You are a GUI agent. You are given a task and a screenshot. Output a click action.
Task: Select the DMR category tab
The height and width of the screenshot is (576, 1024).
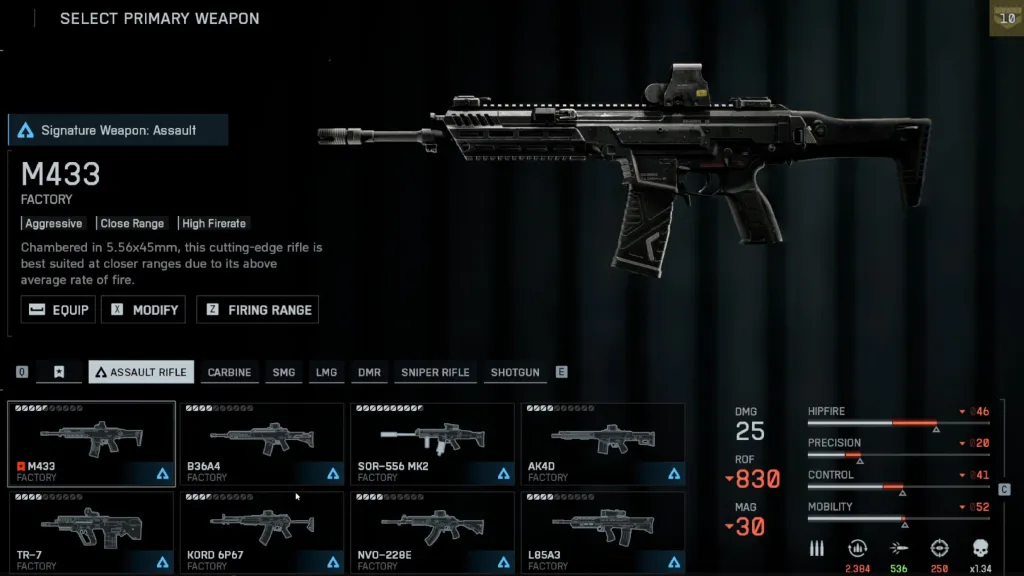pos(369,372)
